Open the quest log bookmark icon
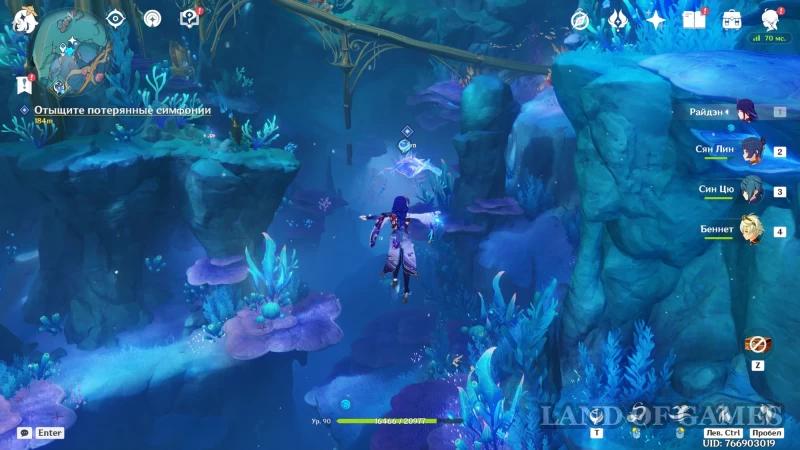The width and height of the screenshot is (800, 450). pos(24,84)
